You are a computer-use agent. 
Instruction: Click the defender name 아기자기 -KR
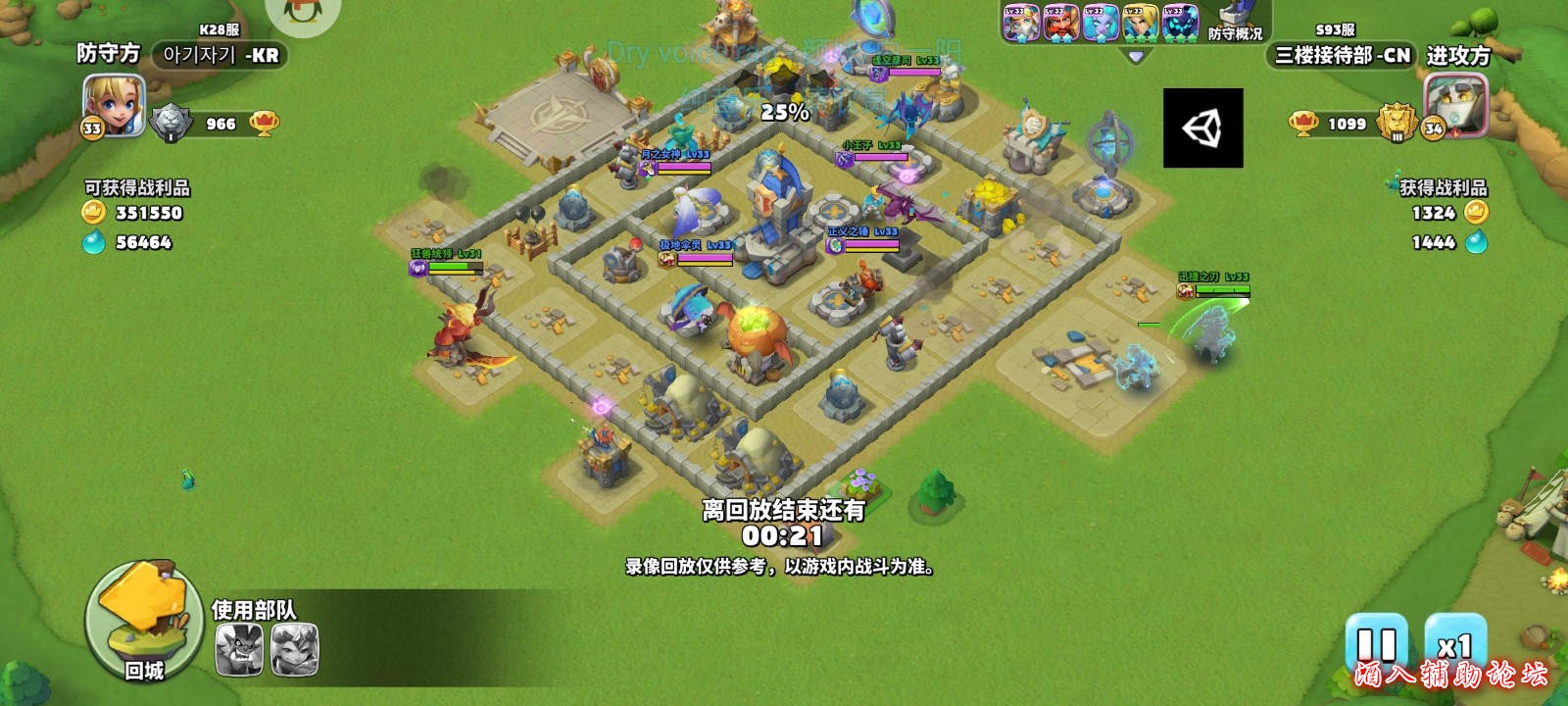[x=220, y=55]
